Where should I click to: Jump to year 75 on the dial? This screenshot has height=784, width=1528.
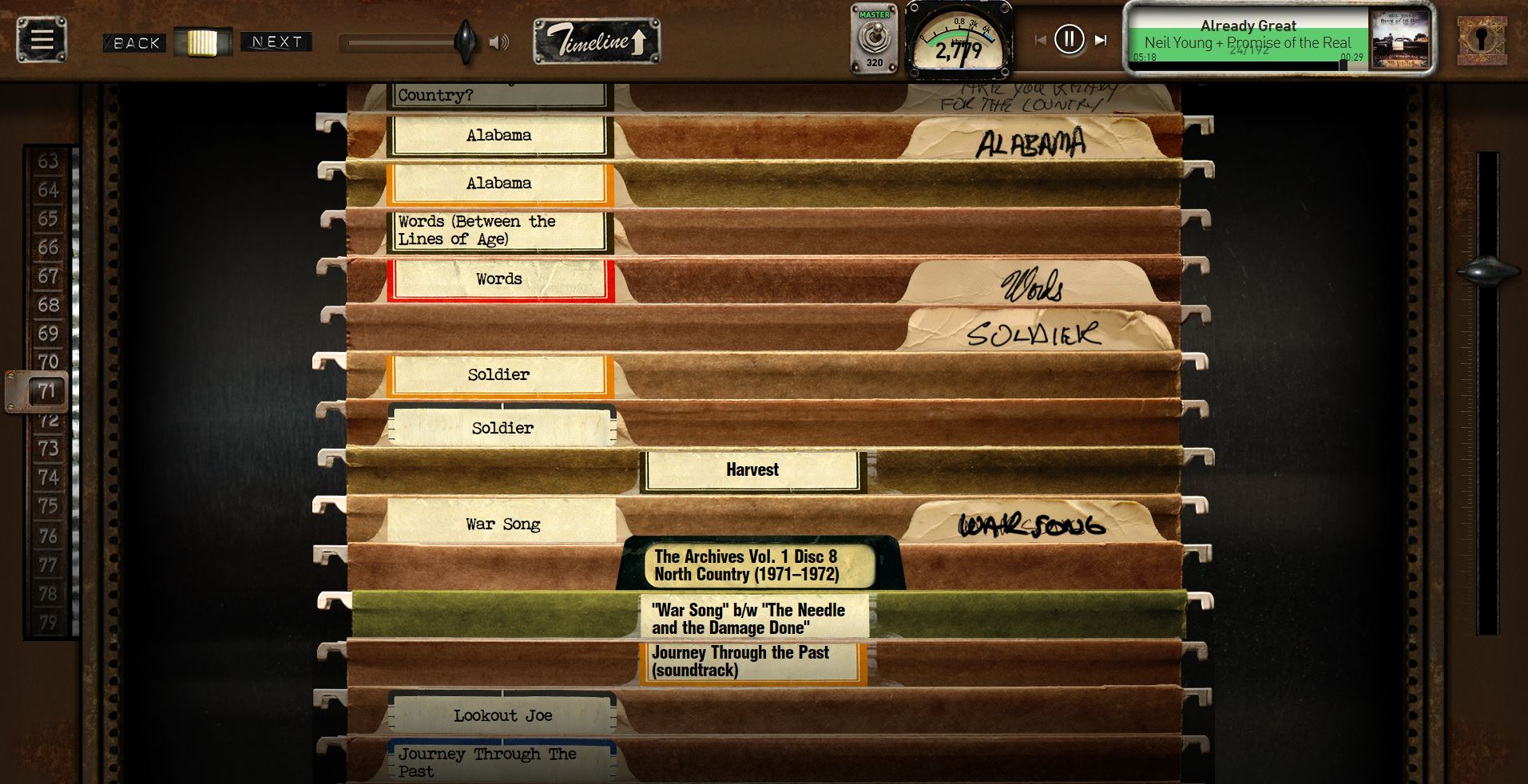pos(48,506)
